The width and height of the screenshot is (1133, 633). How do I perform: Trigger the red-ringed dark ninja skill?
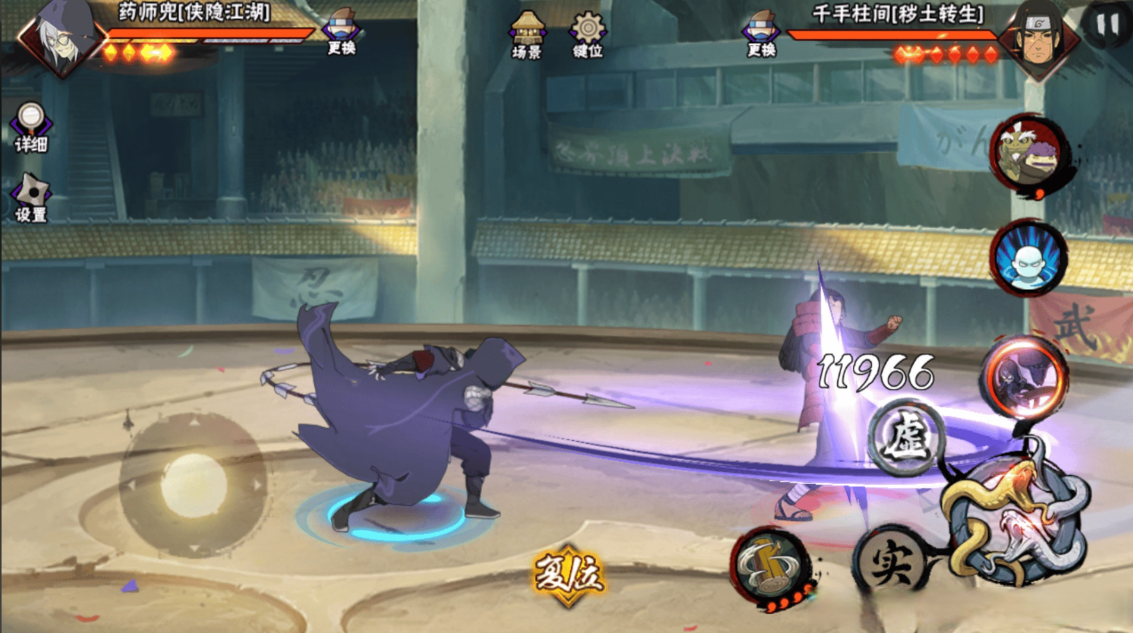pos(1022,377)
